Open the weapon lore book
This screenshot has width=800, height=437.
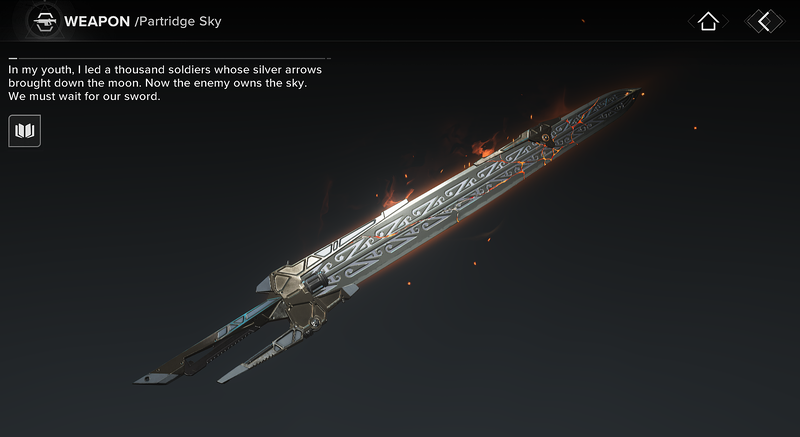tap(25, 131)
